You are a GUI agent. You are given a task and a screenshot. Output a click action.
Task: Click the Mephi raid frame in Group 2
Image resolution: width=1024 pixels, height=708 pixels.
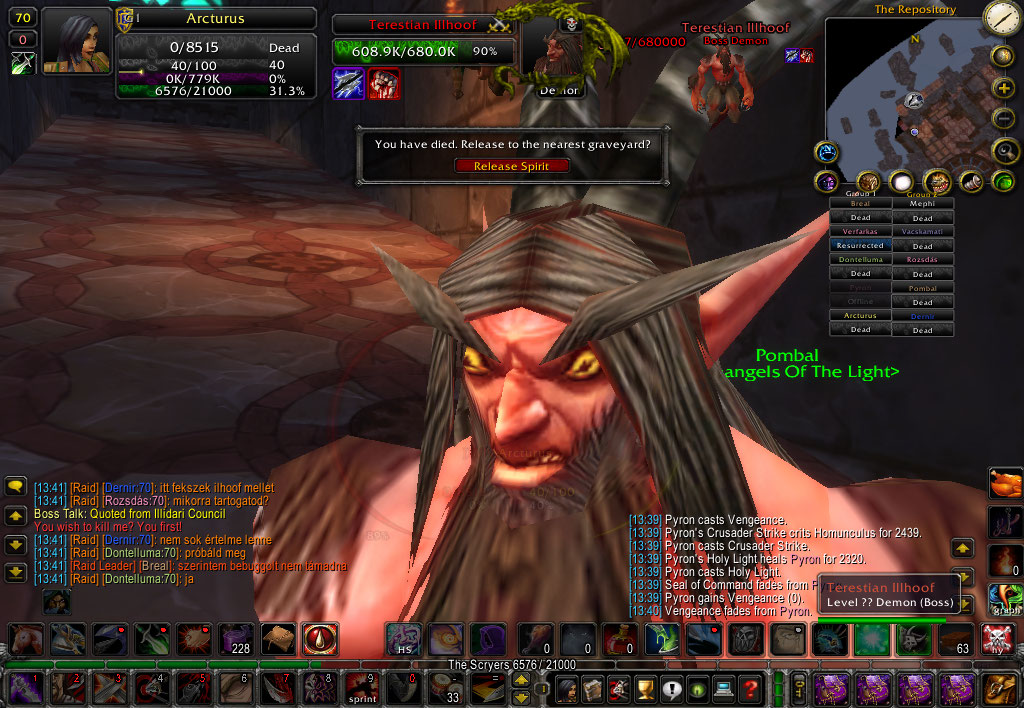click(x=922, y=203)
